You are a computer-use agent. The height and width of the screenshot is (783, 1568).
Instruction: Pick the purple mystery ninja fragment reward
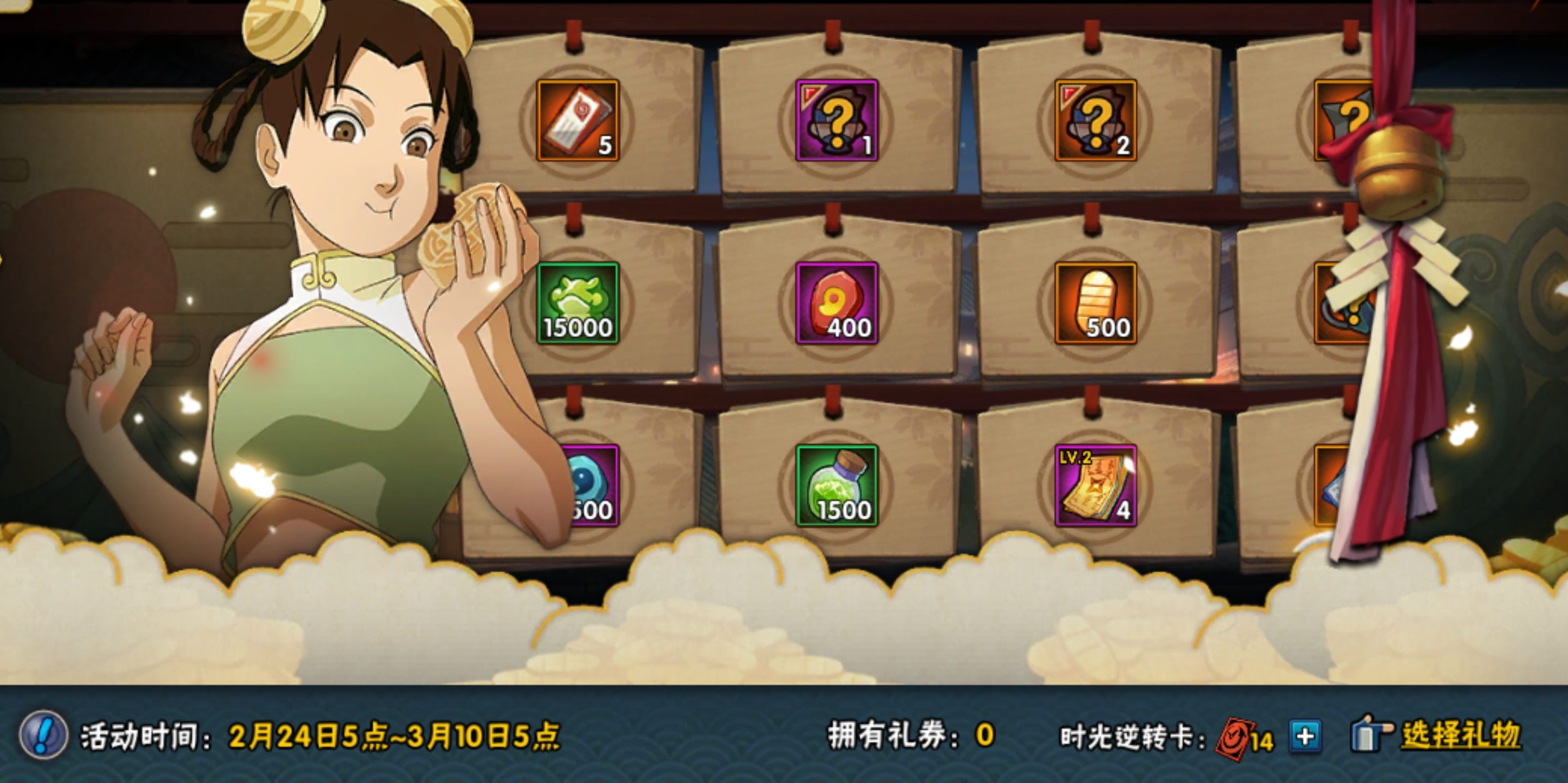[x=836, y=121]
